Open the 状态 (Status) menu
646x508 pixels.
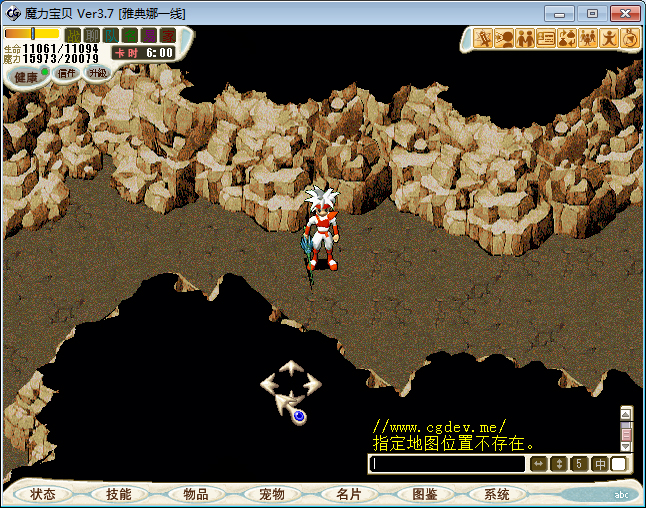coord(43,494)
